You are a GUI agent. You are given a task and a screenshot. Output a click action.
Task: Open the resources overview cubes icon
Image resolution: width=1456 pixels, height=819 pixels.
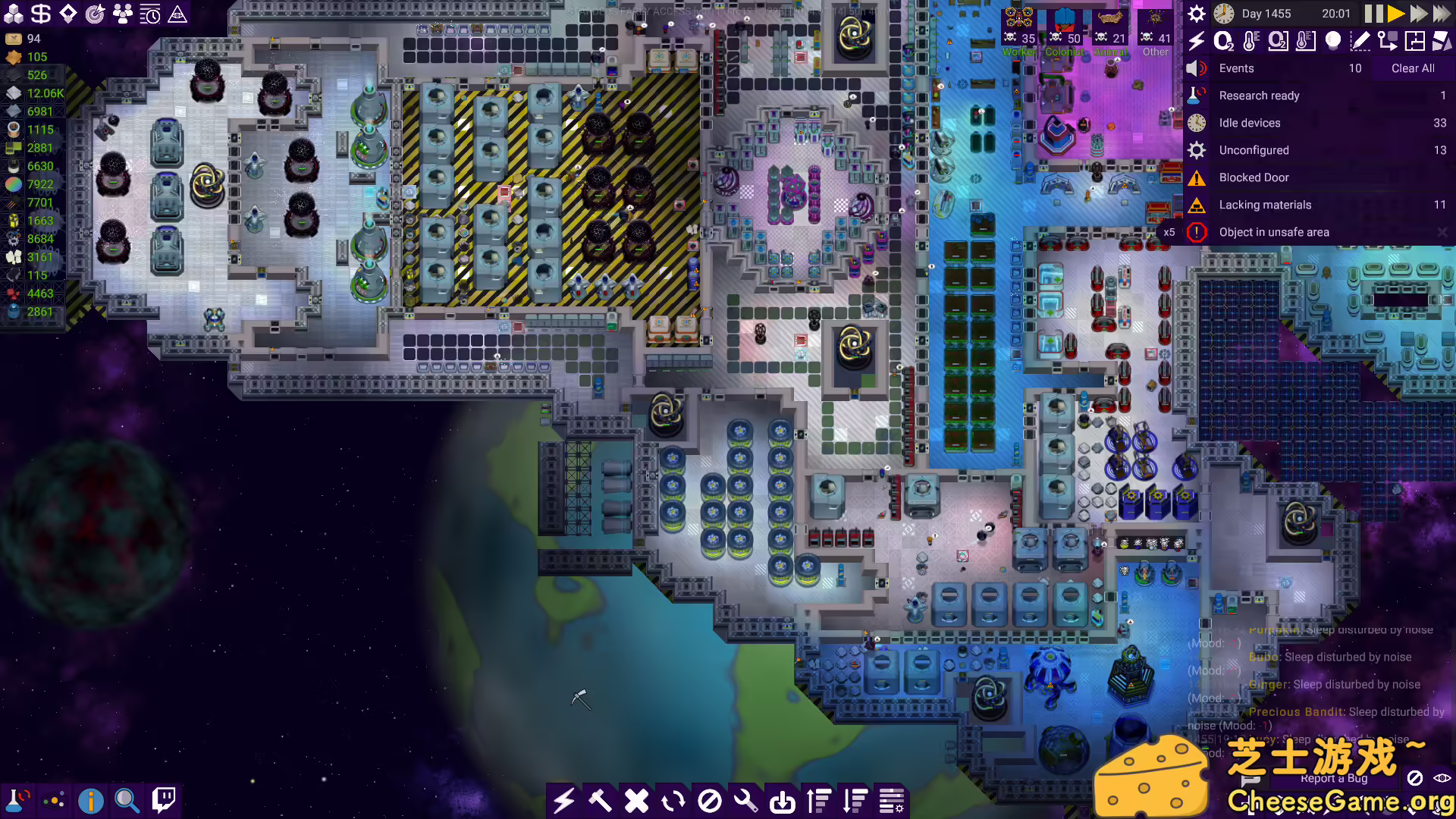[x=12, y=13]
